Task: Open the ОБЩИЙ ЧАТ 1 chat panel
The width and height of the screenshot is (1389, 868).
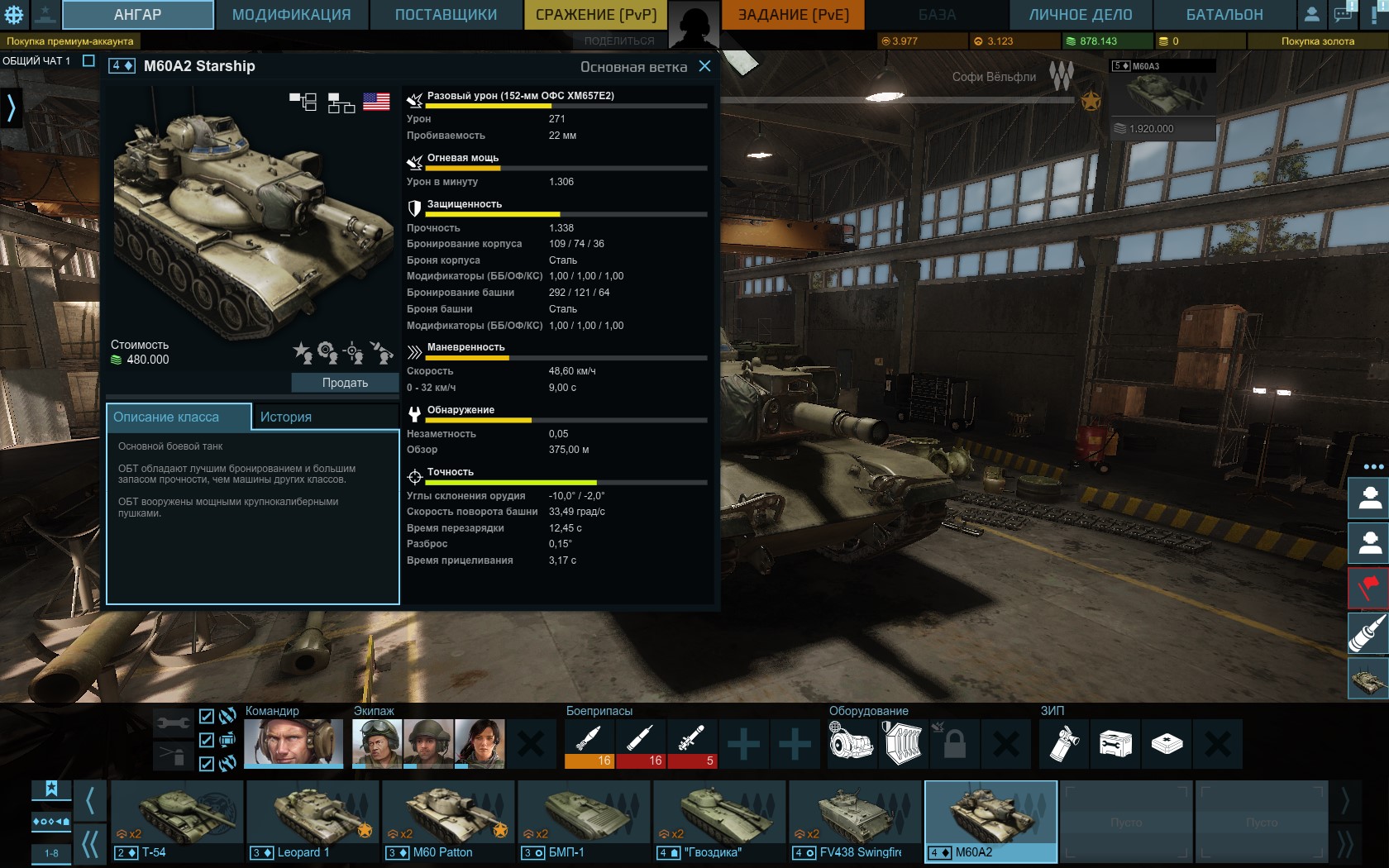Action: 37,59
